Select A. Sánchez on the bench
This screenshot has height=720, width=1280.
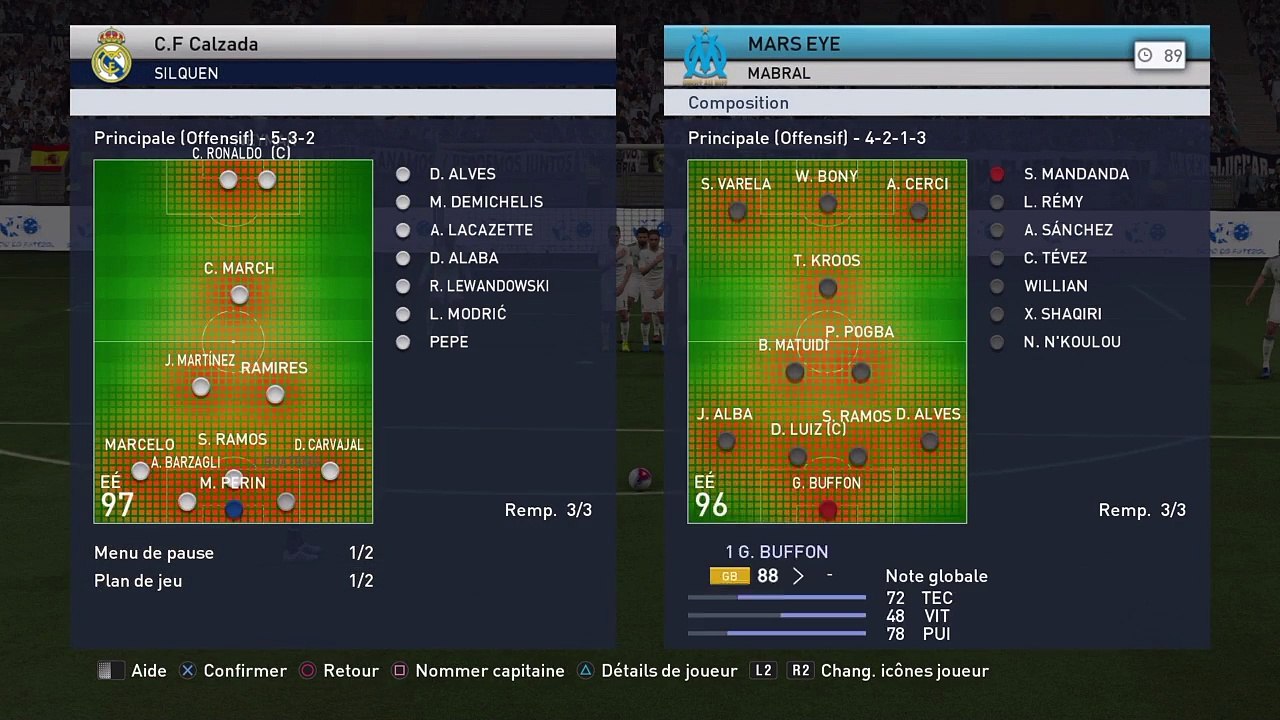[1067, 230]
